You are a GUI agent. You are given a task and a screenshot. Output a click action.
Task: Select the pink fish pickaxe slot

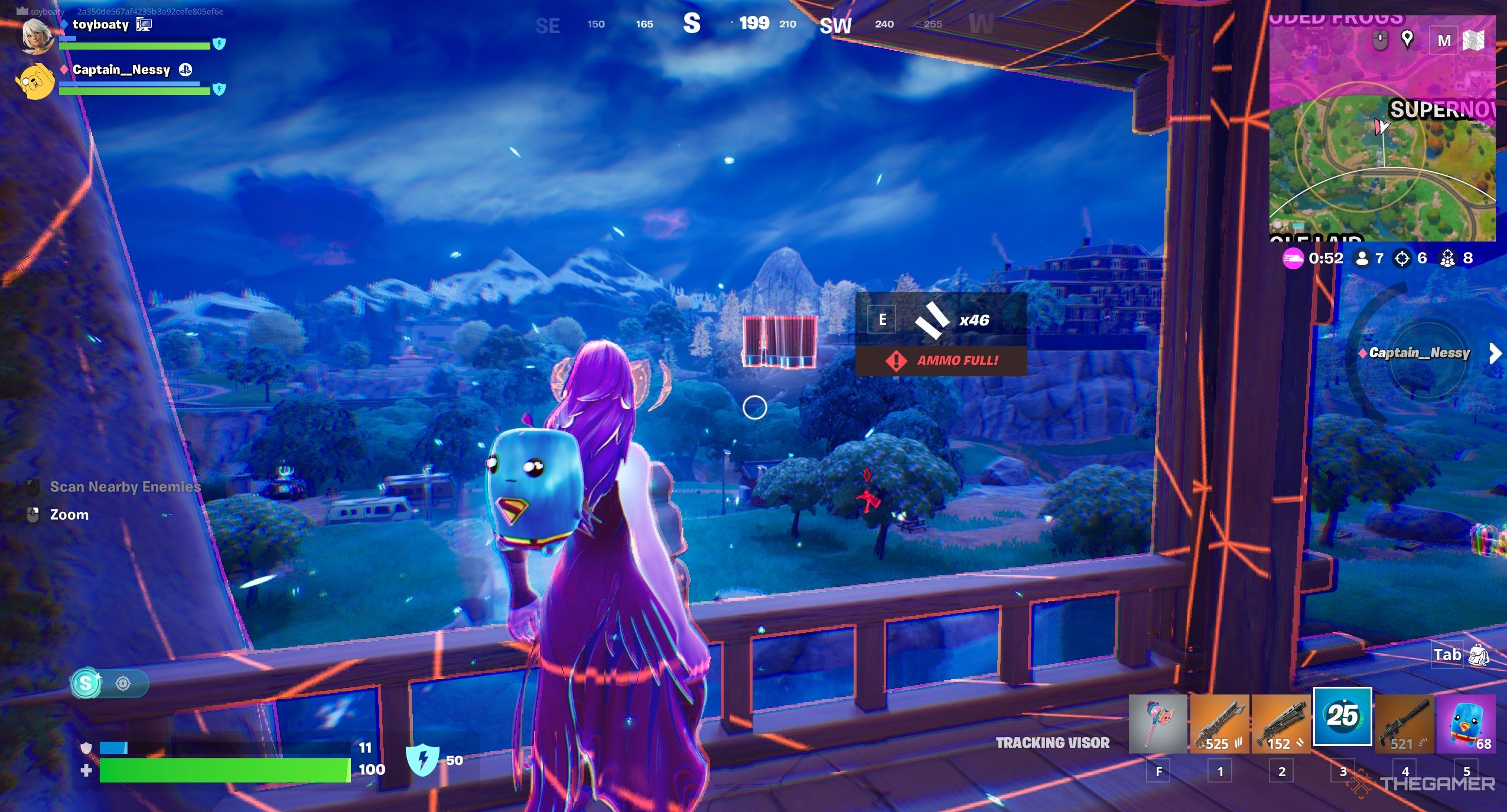coord(1157,723)
